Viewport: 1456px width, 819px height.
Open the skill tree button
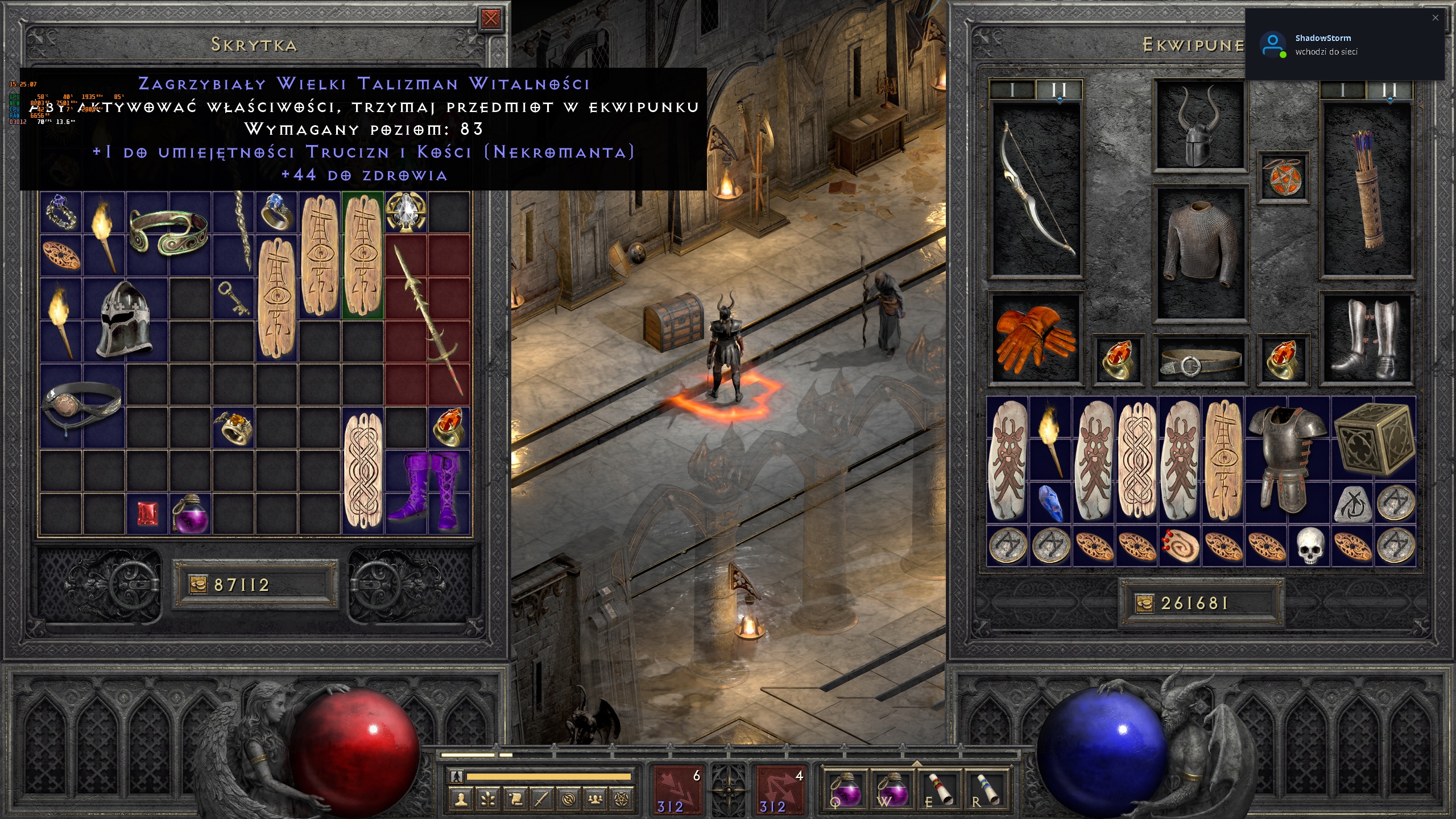(x=488, y=800)
